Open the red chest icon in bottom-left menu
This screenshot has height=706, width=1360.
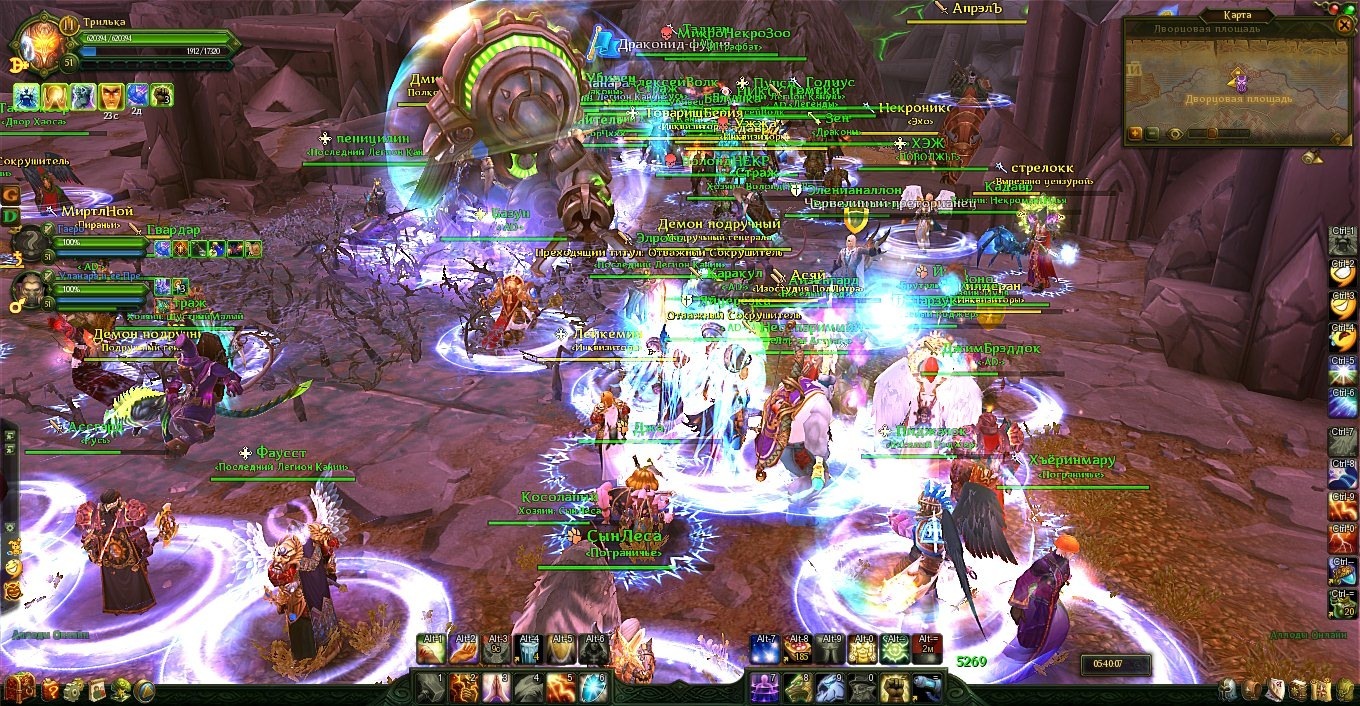click(x=19, y=689)
